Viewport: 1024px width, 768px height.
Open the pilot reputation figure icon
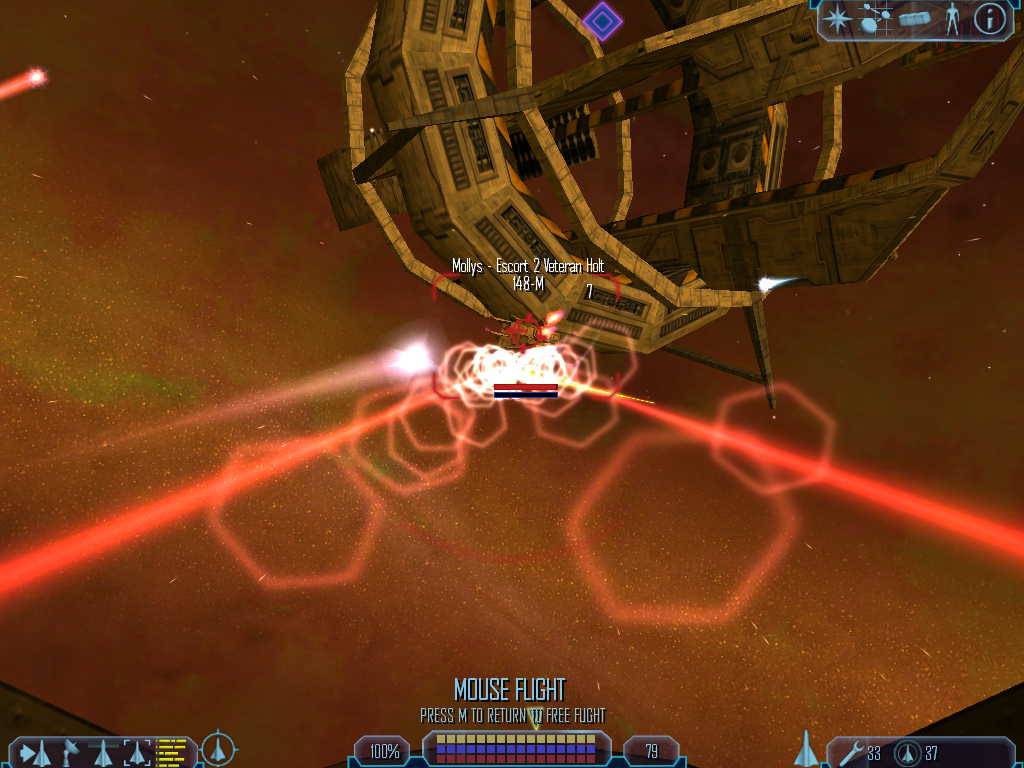tap(951, 20)
